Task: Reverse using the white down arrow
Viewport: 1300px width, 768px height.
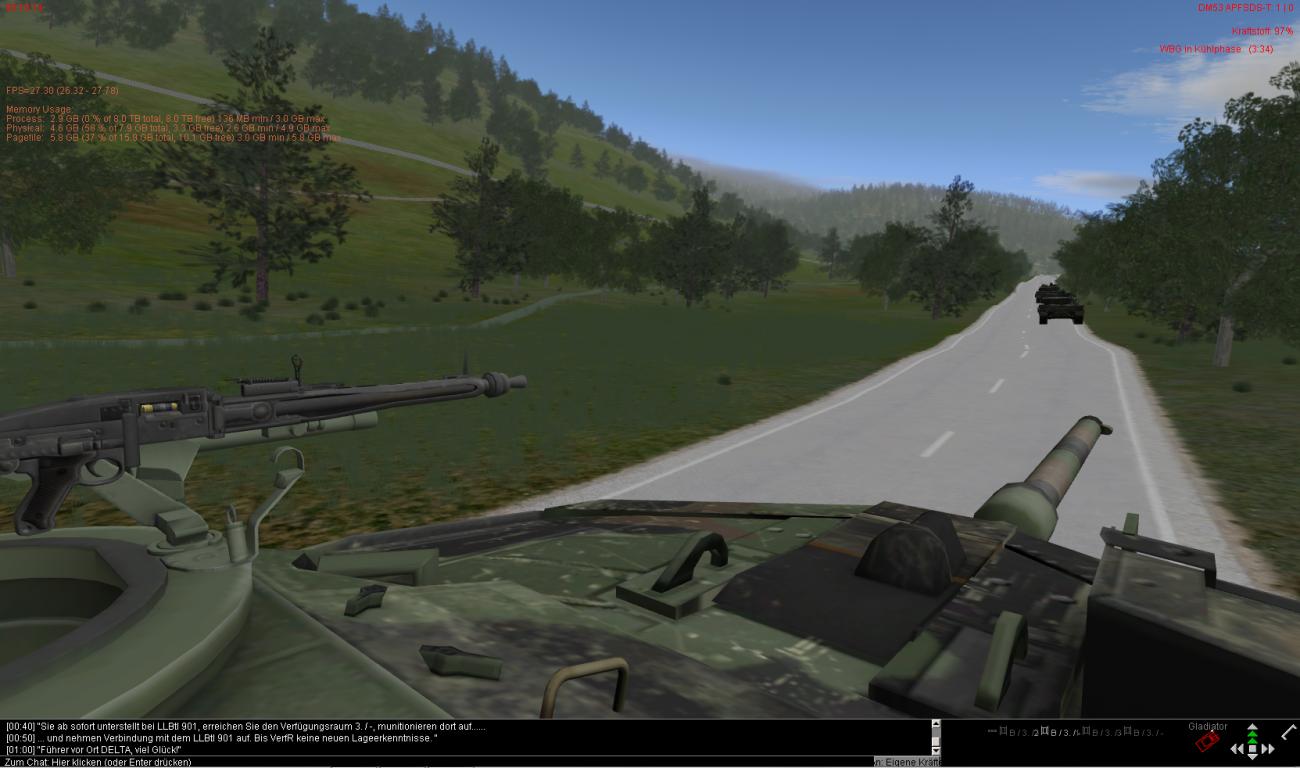Action: 1252,758
